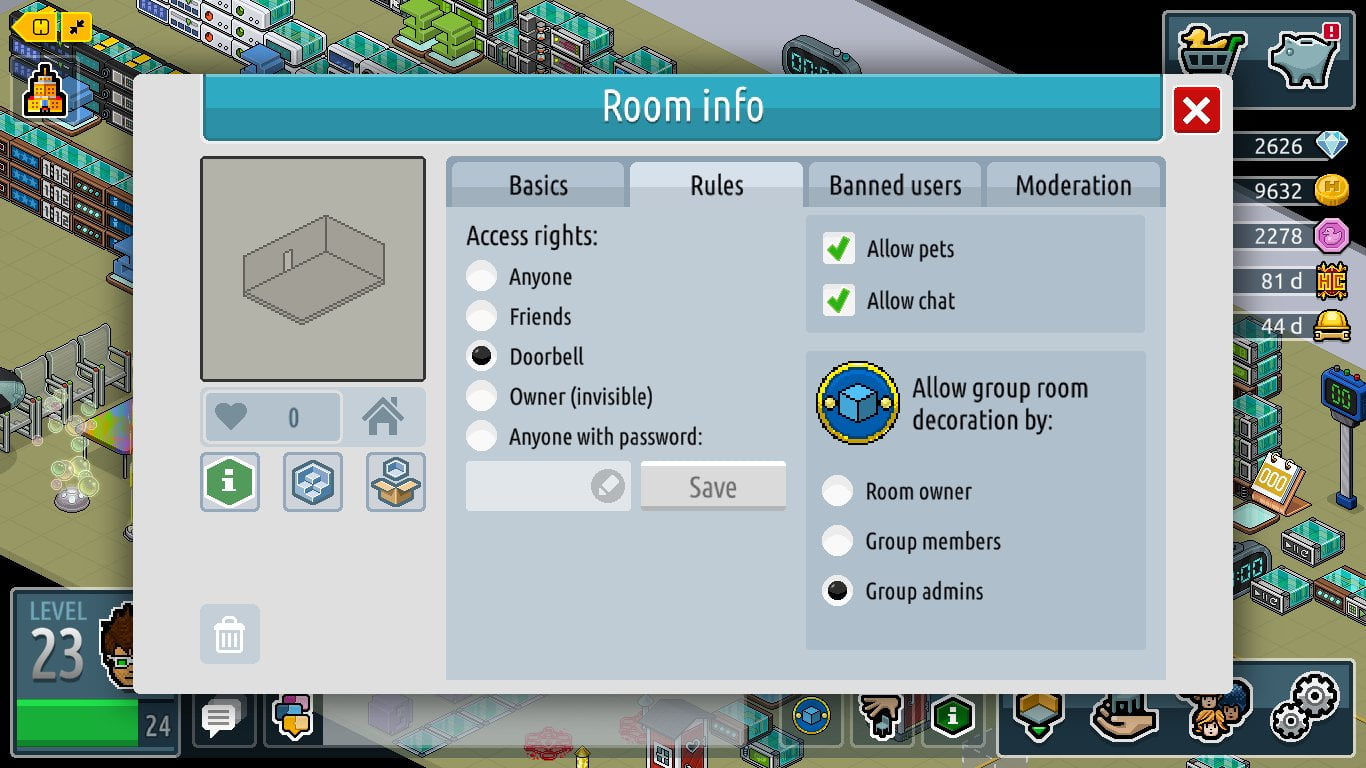Toggle the Allow pets checkbox
This screenshot has width=1366, height=768.
(839, 249)
